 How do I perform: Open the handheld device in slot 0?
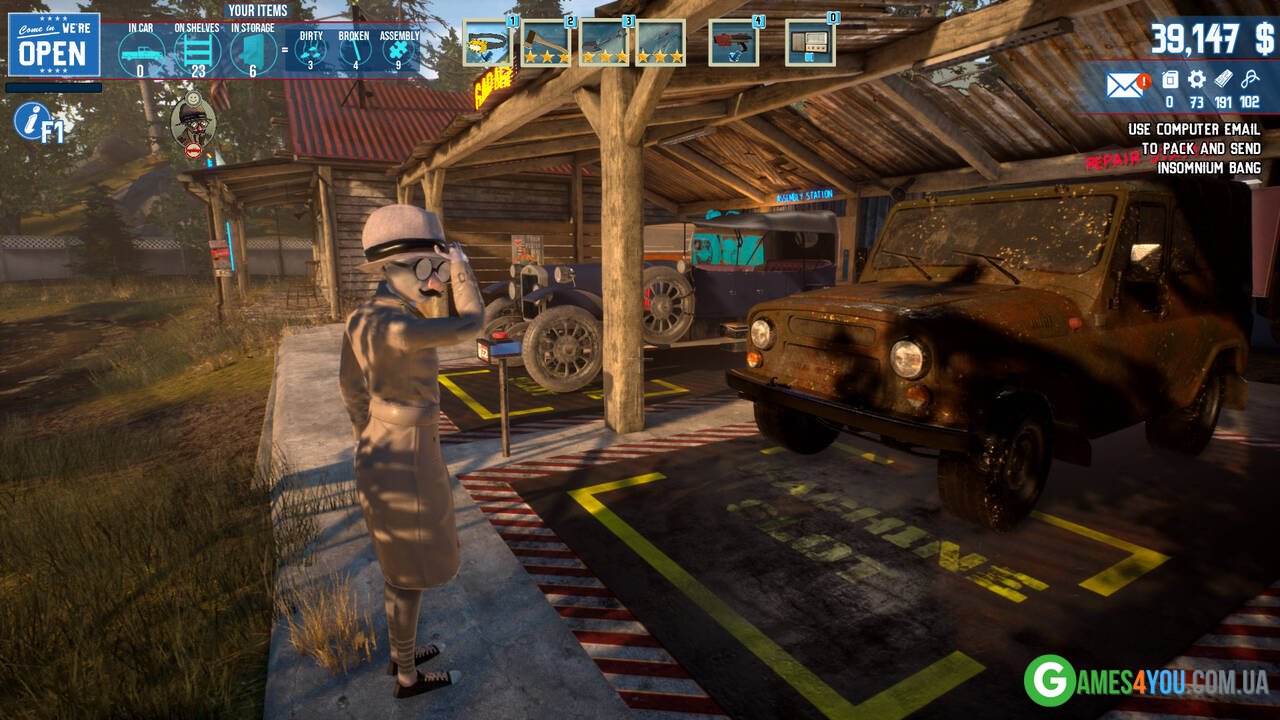tap(809, 43)
